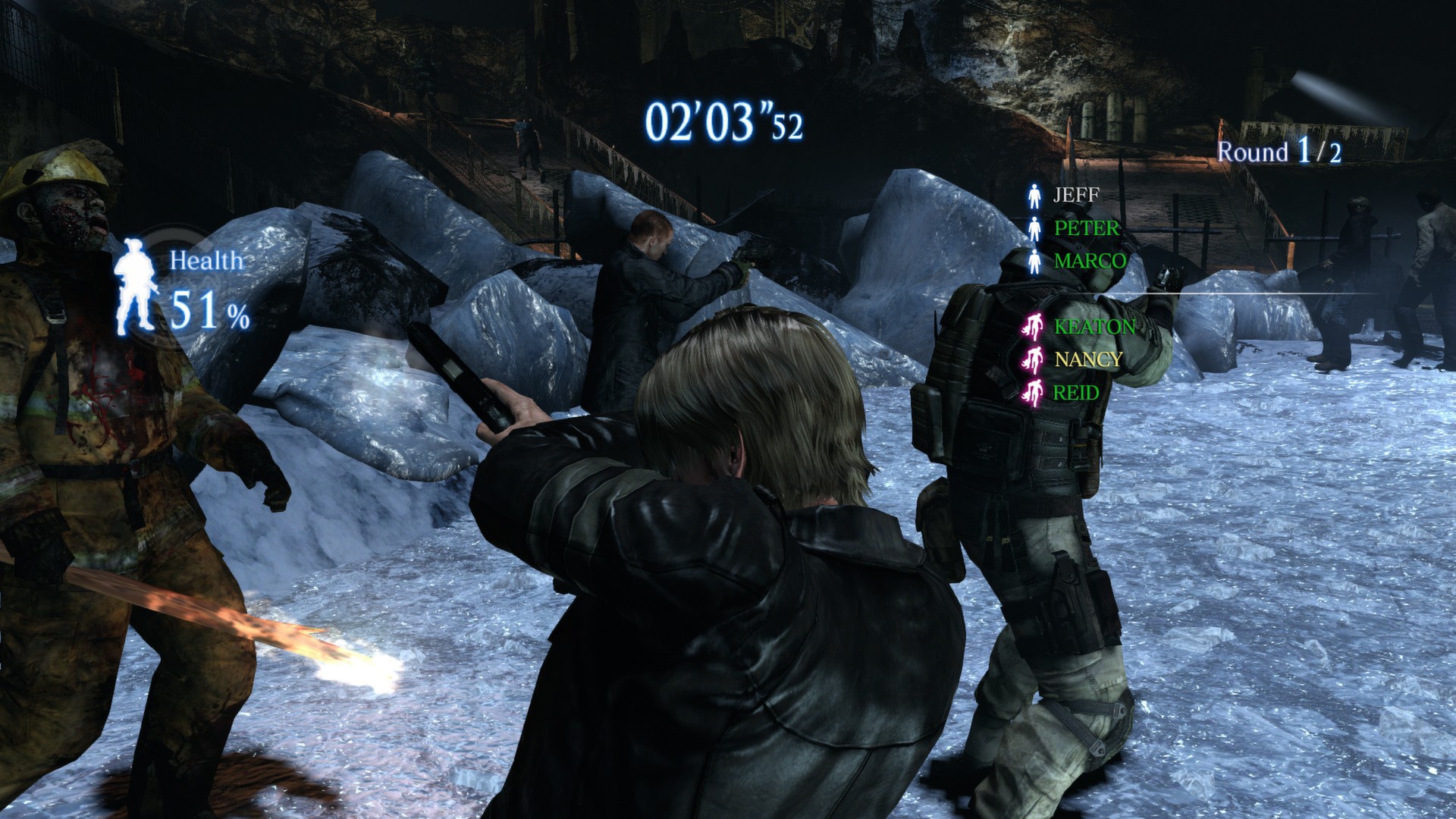Click MARCO in the player roster
Image resolution: width=1456 pixels, height=819 pixels.
[1090, 261]
